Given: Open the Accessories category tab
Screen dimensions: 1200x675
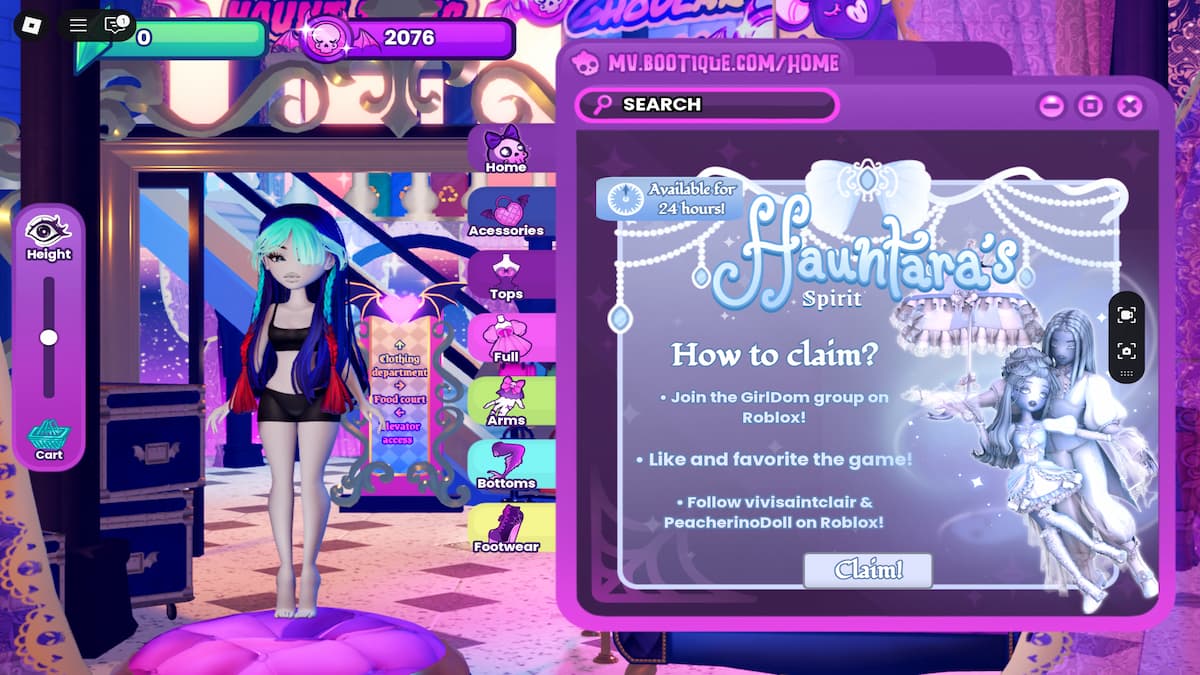Looking at the screenshot, I should (506, 214).
